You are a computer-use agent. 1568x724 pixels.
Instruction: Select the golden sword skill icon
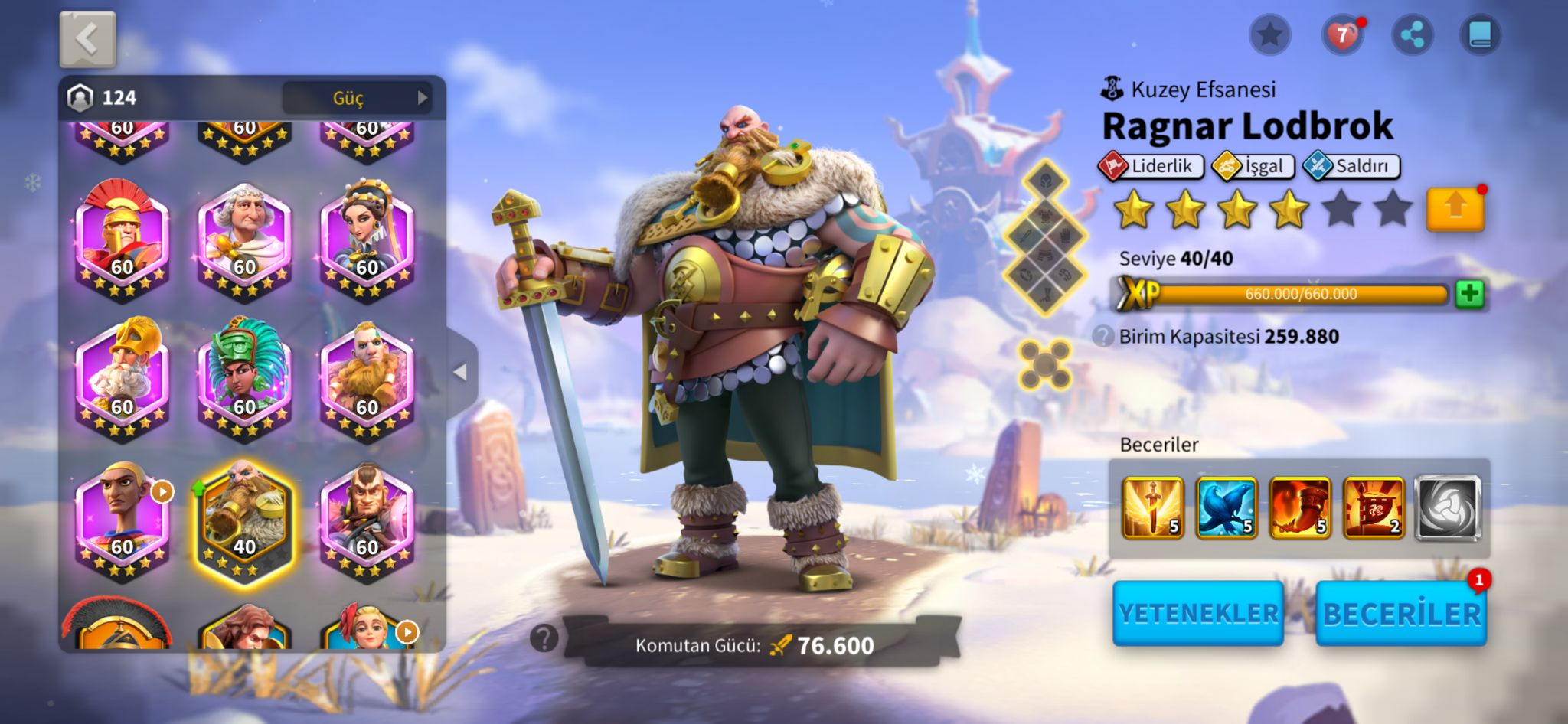1152,507
